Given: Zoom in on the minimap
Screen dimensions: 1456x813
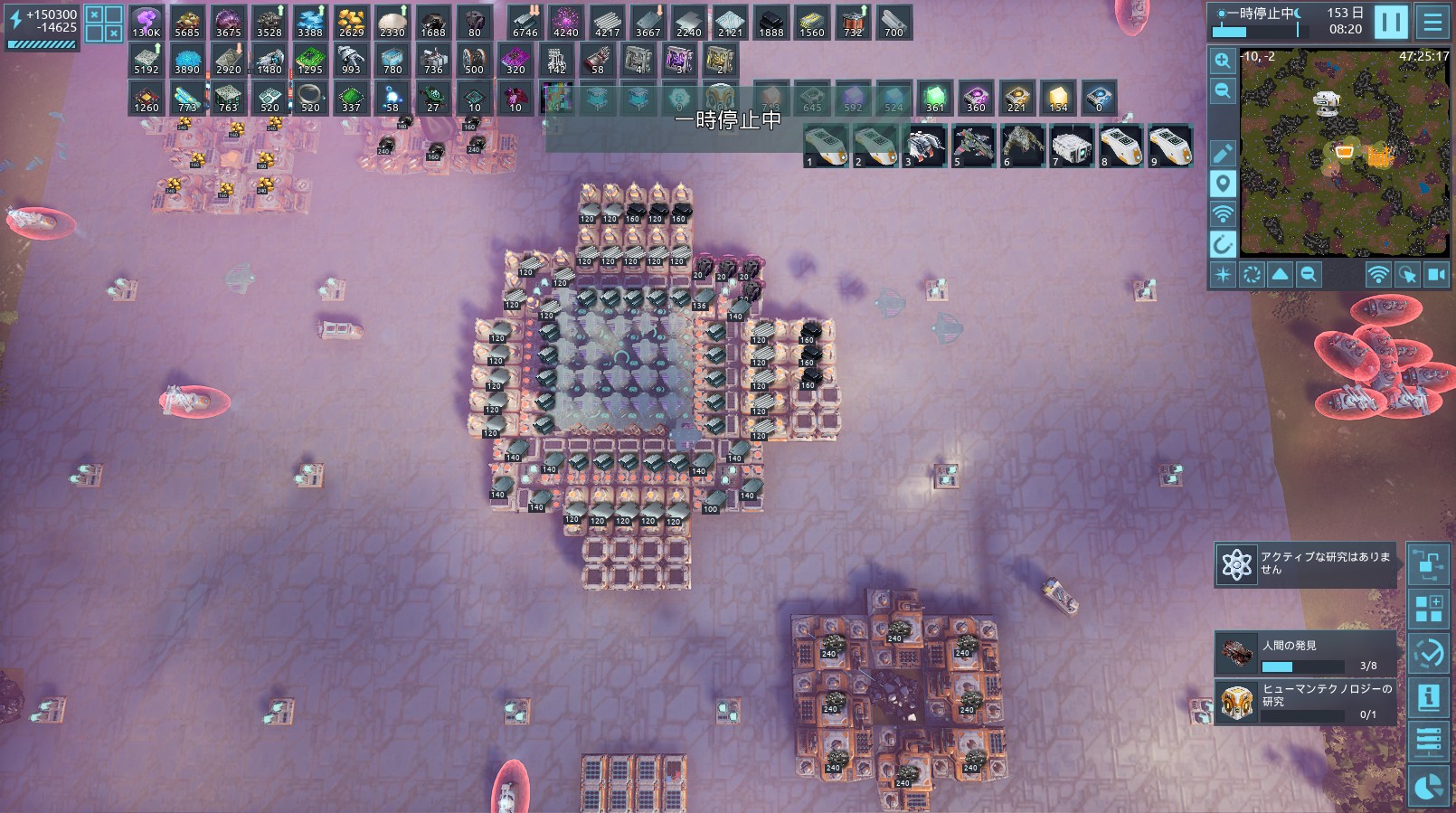Looking at the screenshot, I should tap(1223, 61).
